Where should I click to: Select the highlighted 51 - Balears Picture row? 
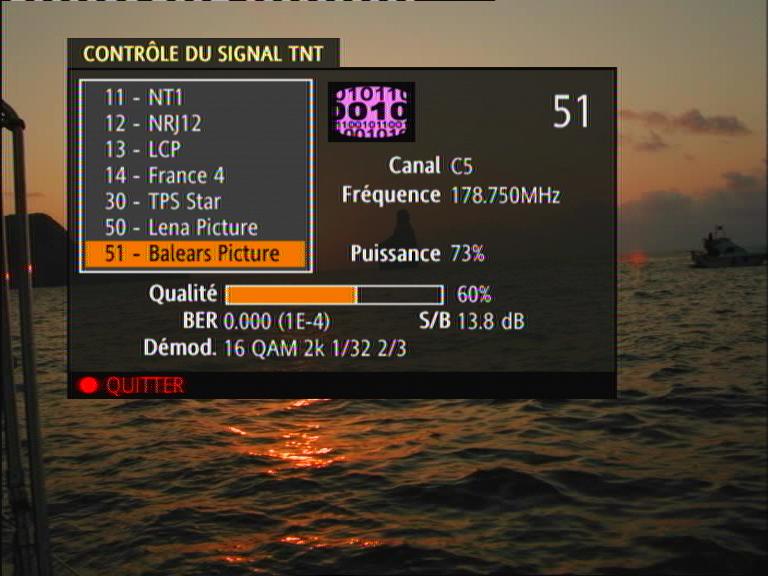[x=195, y=254]
